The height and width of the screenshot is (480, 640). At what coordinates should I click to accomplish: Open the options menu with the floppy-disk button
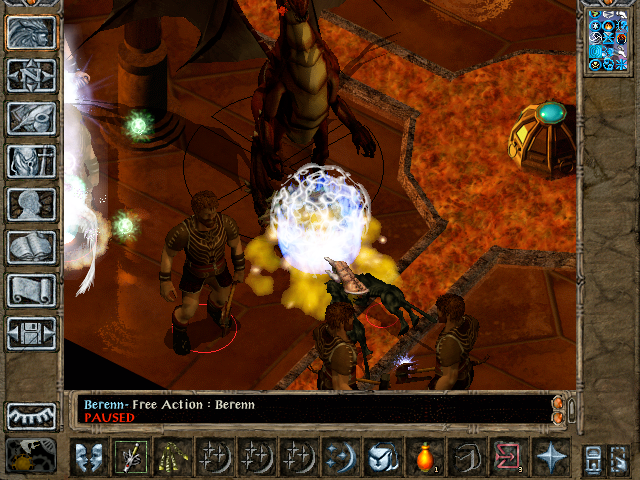coord(31,333)
